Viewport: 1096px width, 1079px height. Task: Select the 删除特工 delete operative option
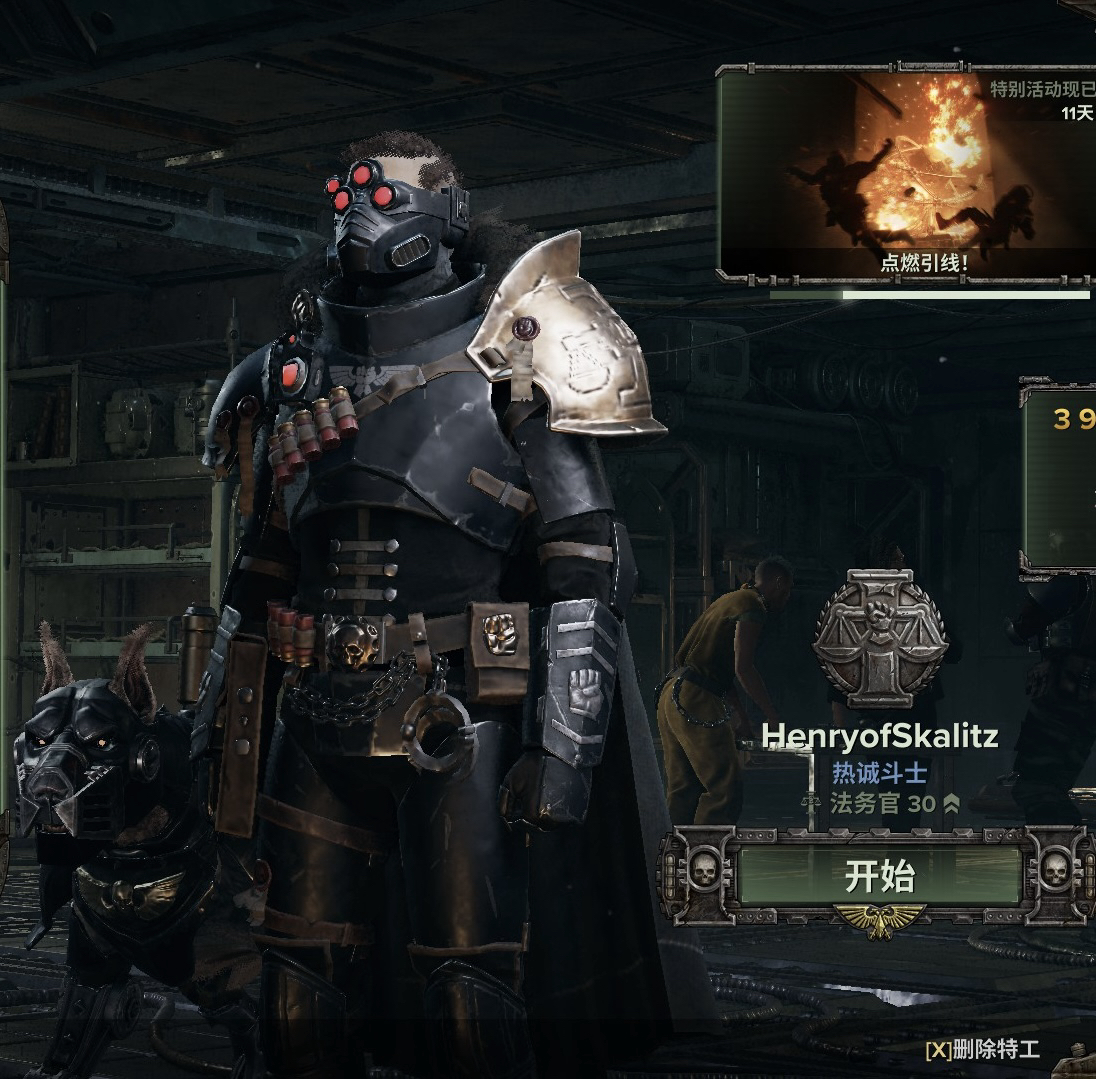coord(983,1049)
